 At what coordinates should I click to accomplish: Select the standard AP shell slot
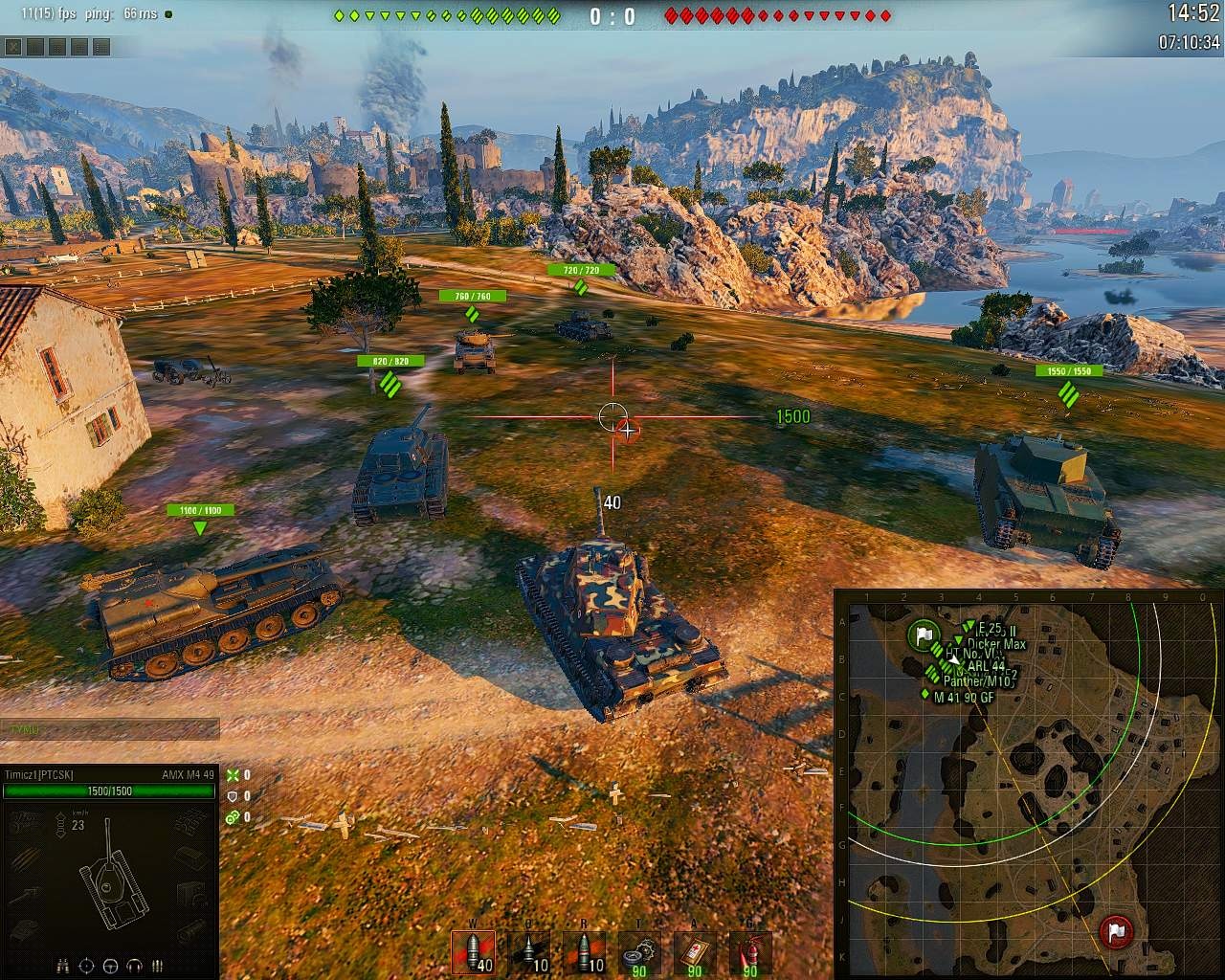(x=473, y=951)
